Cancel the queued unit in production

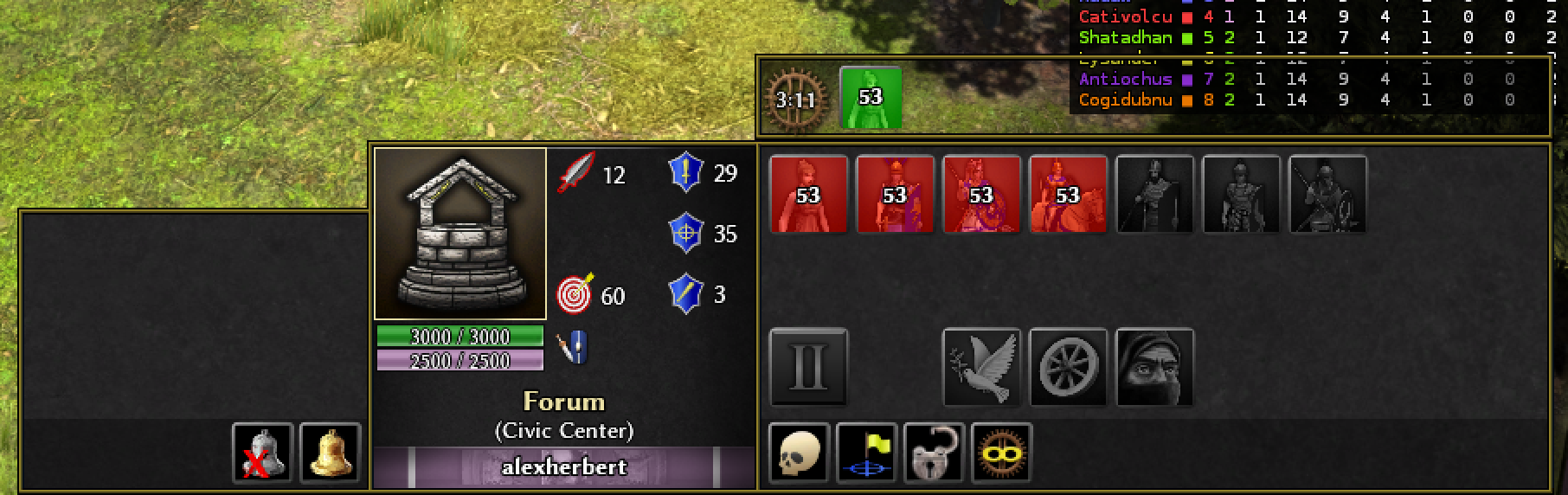871,98
